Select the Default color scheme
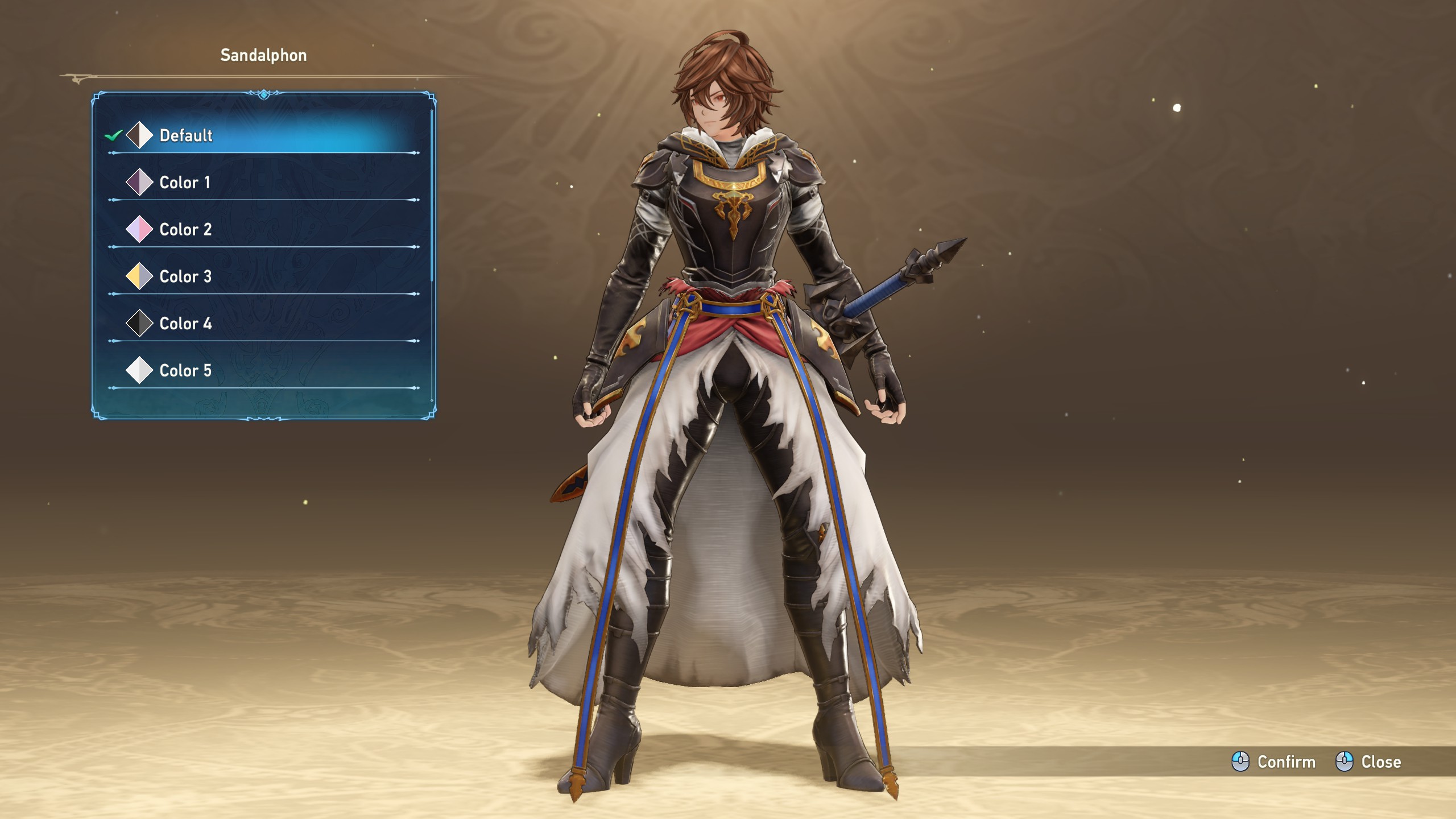The width and height of the screenshot is (1456, 819). point(185,135)
